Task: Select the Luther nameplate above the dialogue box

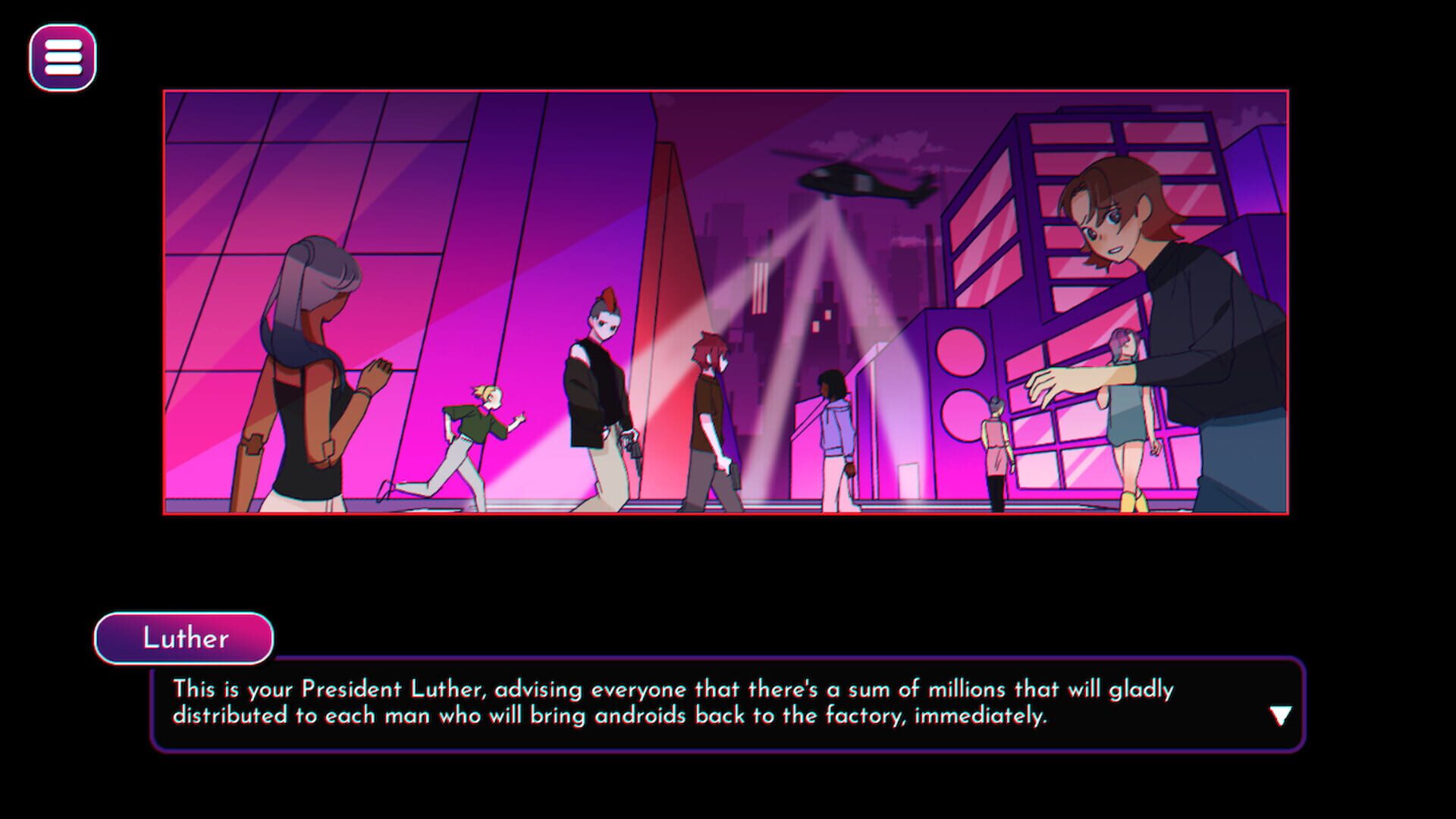Action: pos(184,639)
